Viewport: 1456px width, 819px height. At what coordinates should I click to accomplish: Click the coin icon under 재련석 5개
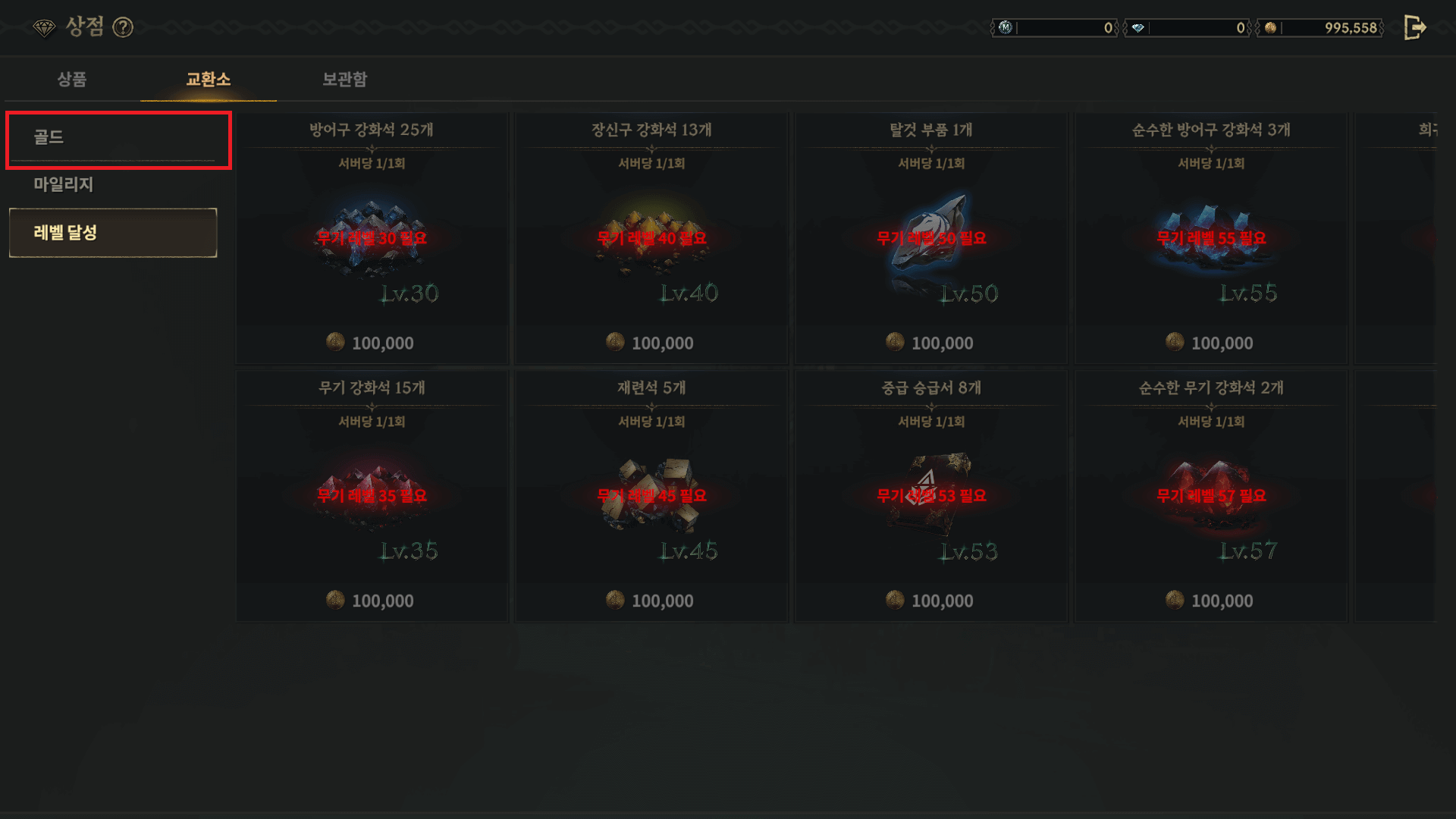(616, 601)
